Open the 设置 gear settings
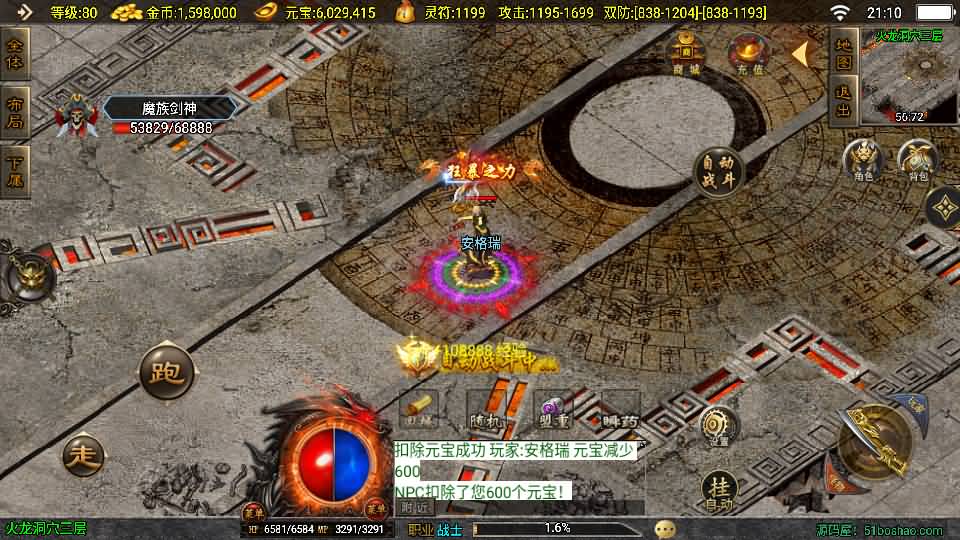This screenshot has width=960, height=540. point(716,427)
